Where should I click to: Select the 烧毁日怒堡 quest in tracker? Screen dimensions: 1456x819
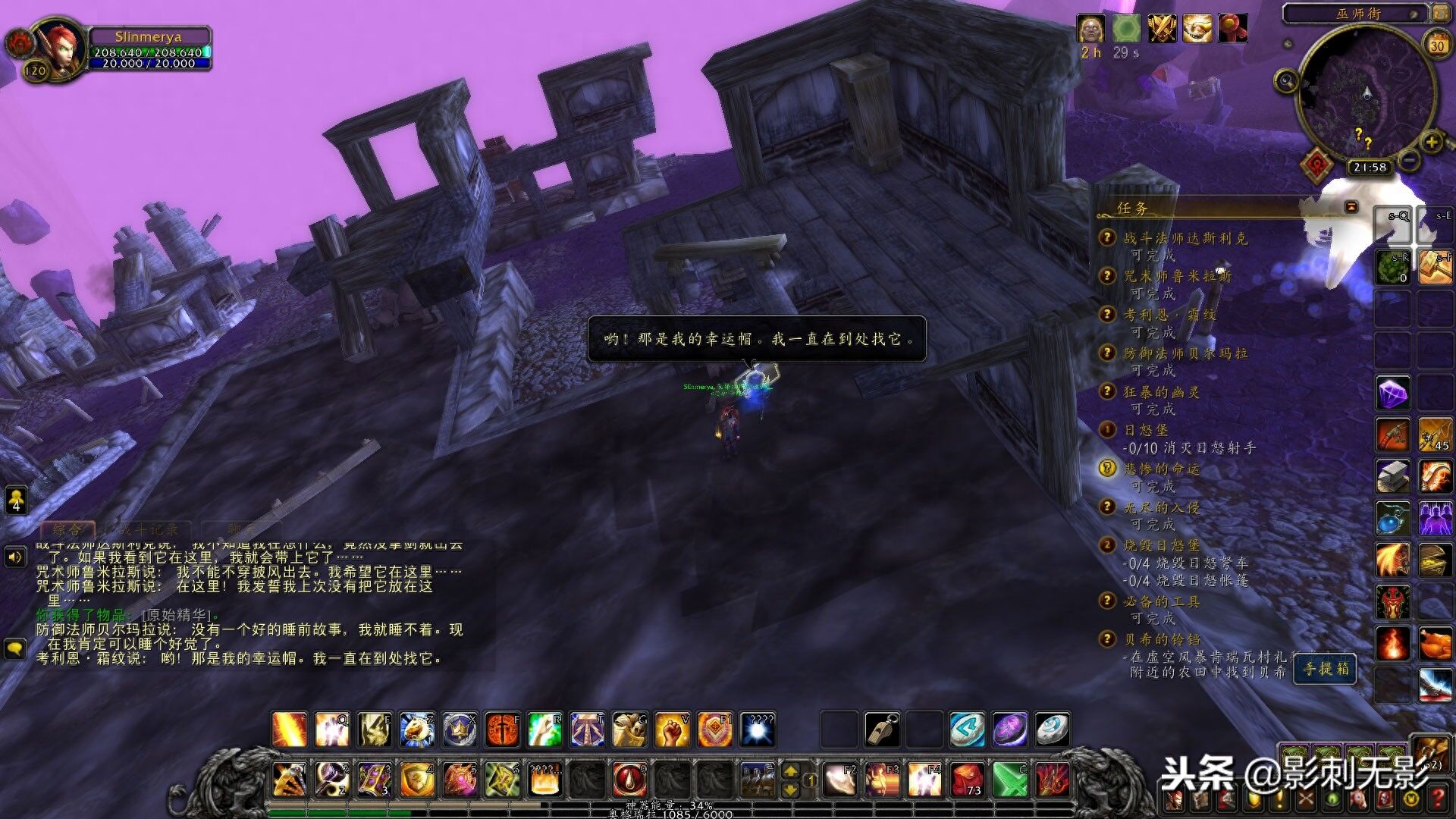[x=1161, y=545]
